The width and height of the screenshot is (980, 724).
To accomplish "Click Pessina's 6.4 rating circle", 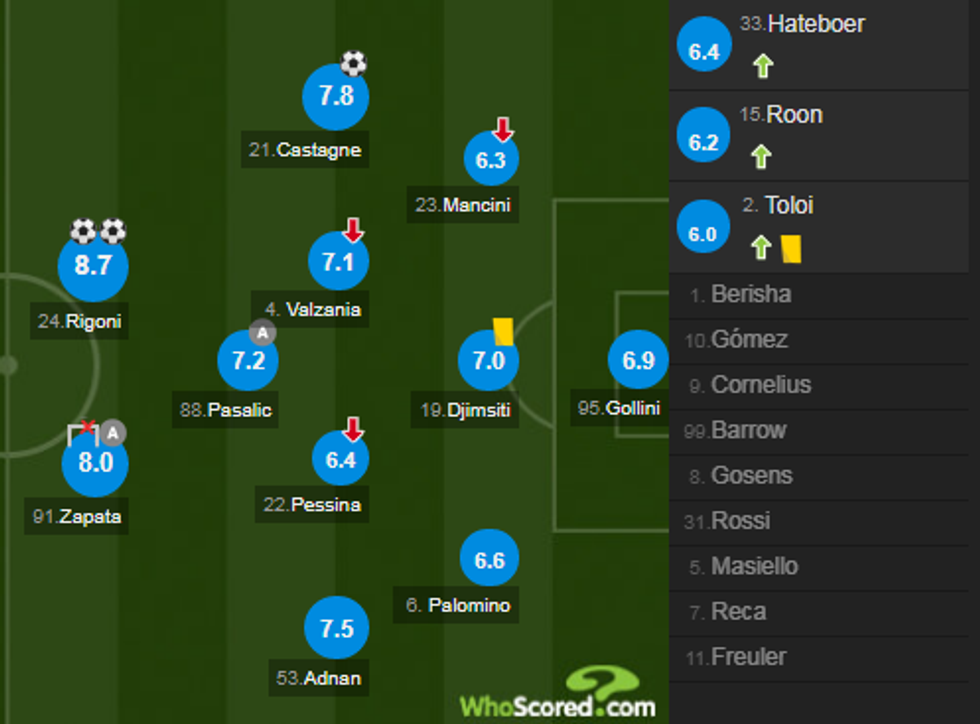I will [x=340, y=459].
